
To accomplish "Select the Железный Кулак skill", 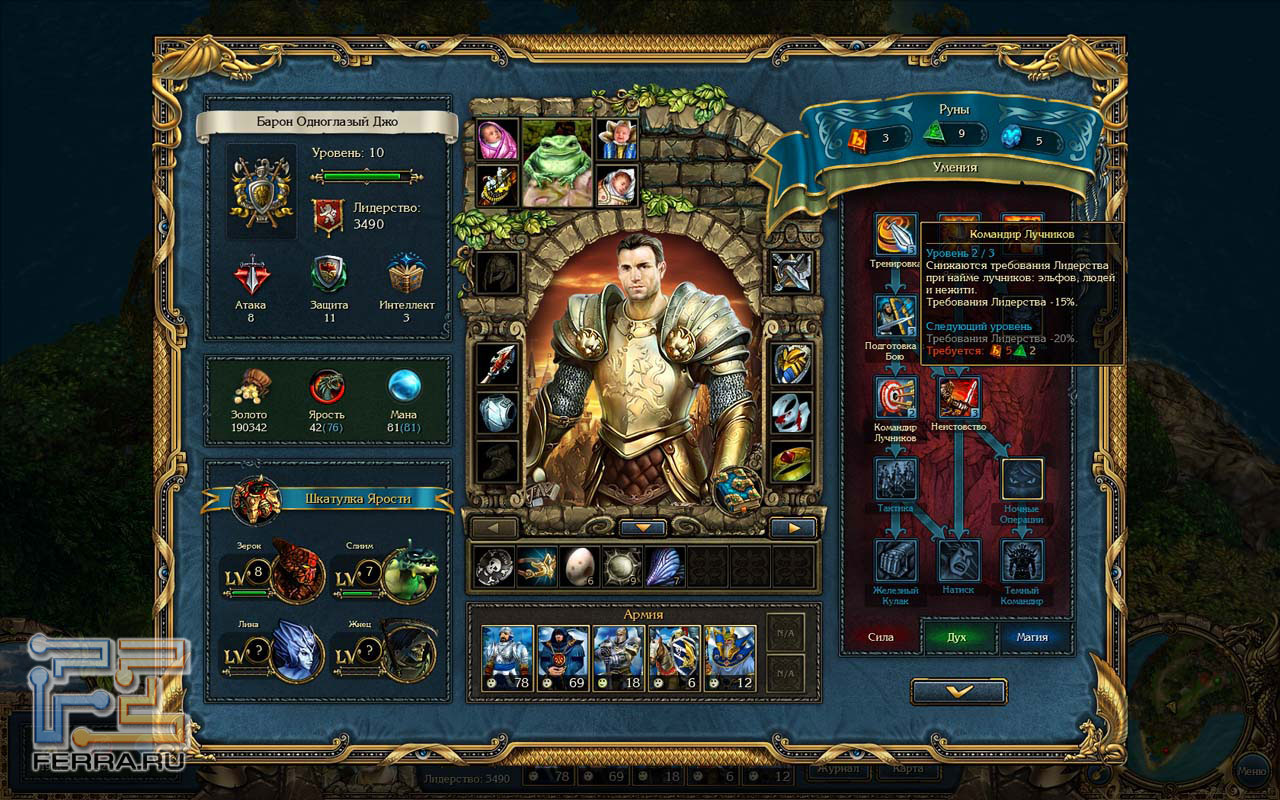I will point(896,561).
